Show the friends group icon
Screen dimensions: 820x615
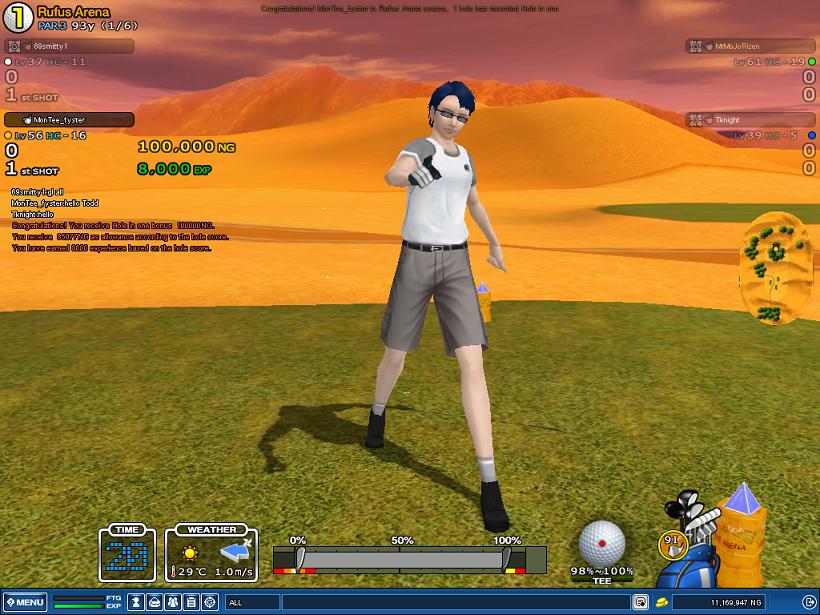point(173,602)
